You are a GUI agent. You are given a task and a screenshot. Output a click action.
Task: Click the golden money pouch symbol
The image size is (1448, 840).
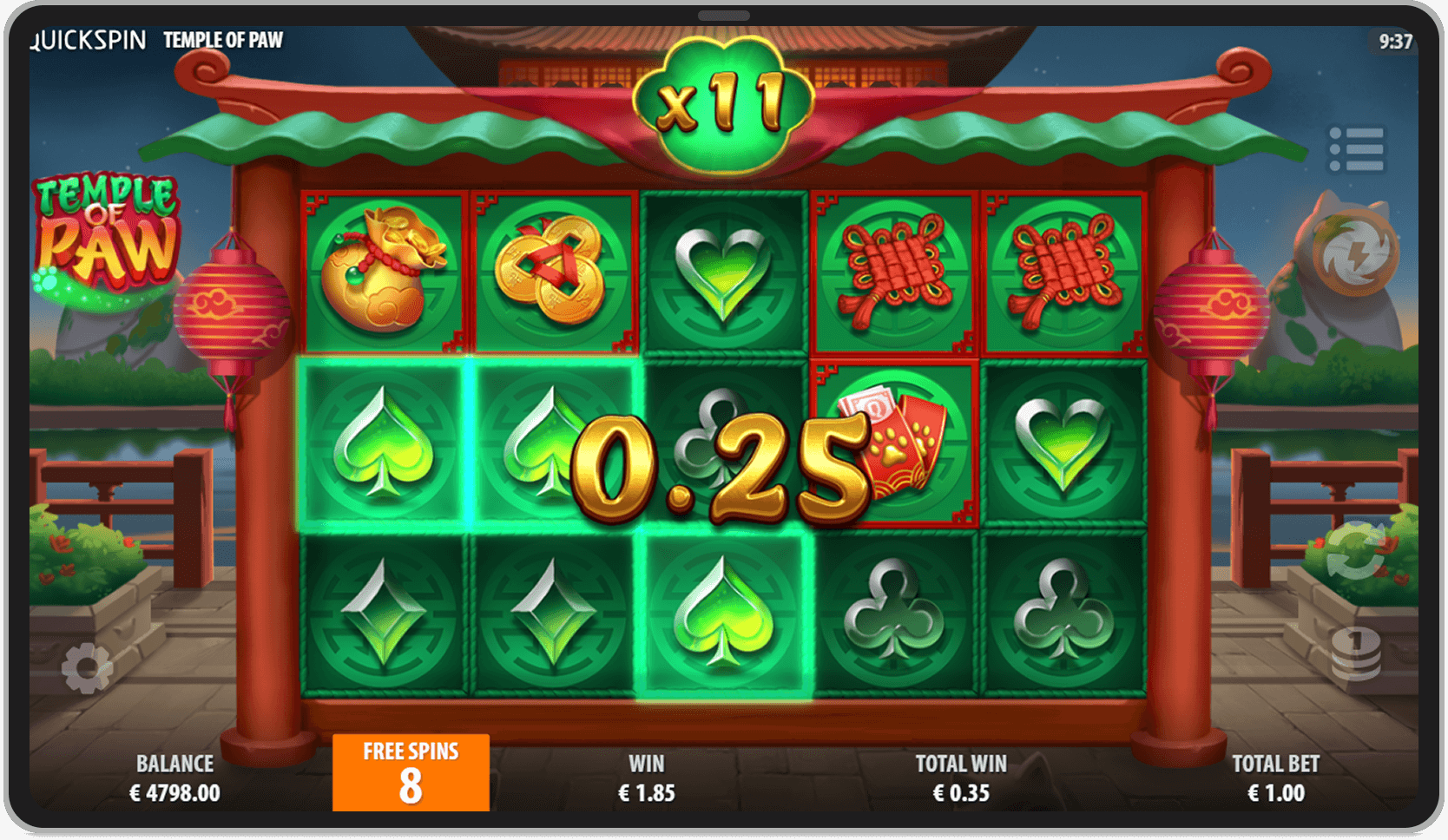point(382,269)
